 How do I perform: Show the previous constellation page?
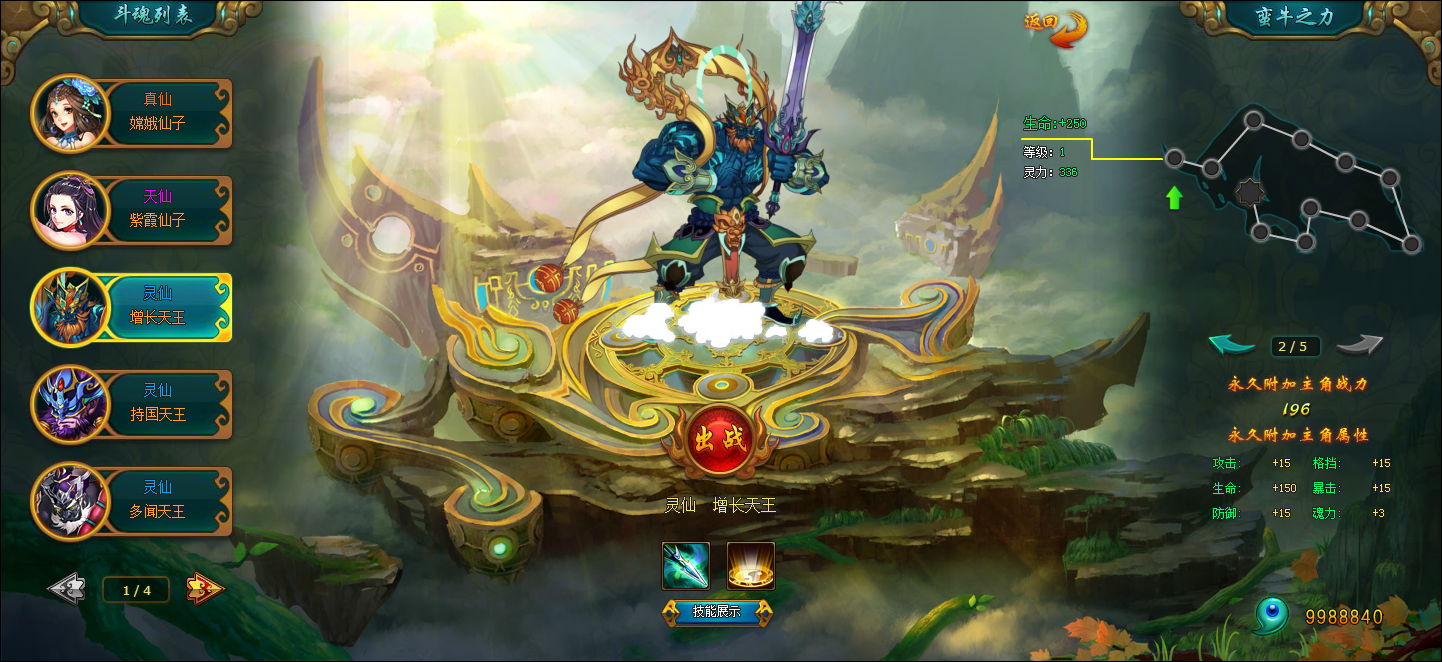[1232, 345]
